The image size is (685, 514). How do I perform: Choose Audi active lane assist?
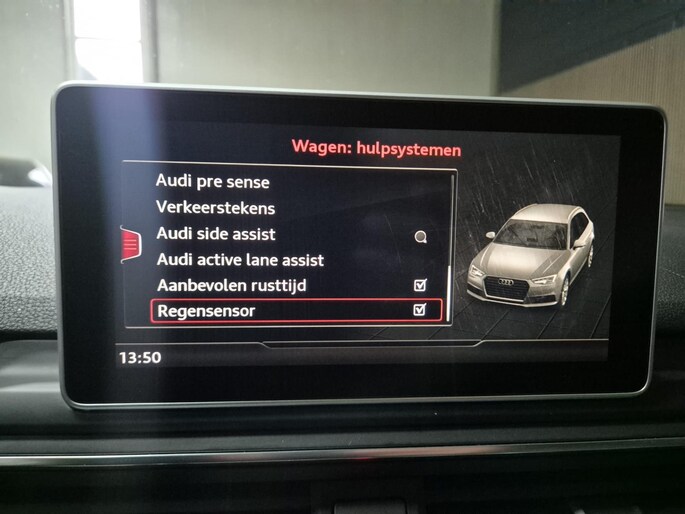pos(240,260)
